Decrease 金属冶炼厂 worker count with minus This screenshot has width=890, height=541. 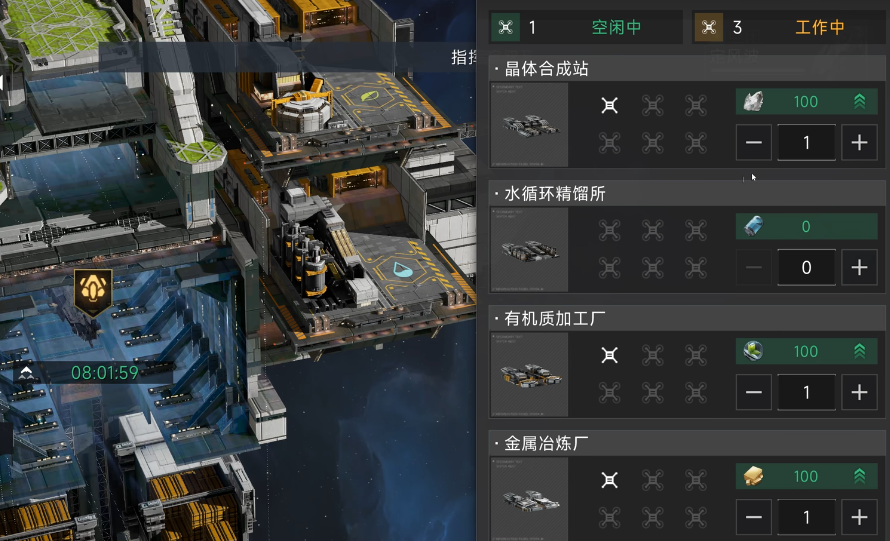click(x=754, y=518)
